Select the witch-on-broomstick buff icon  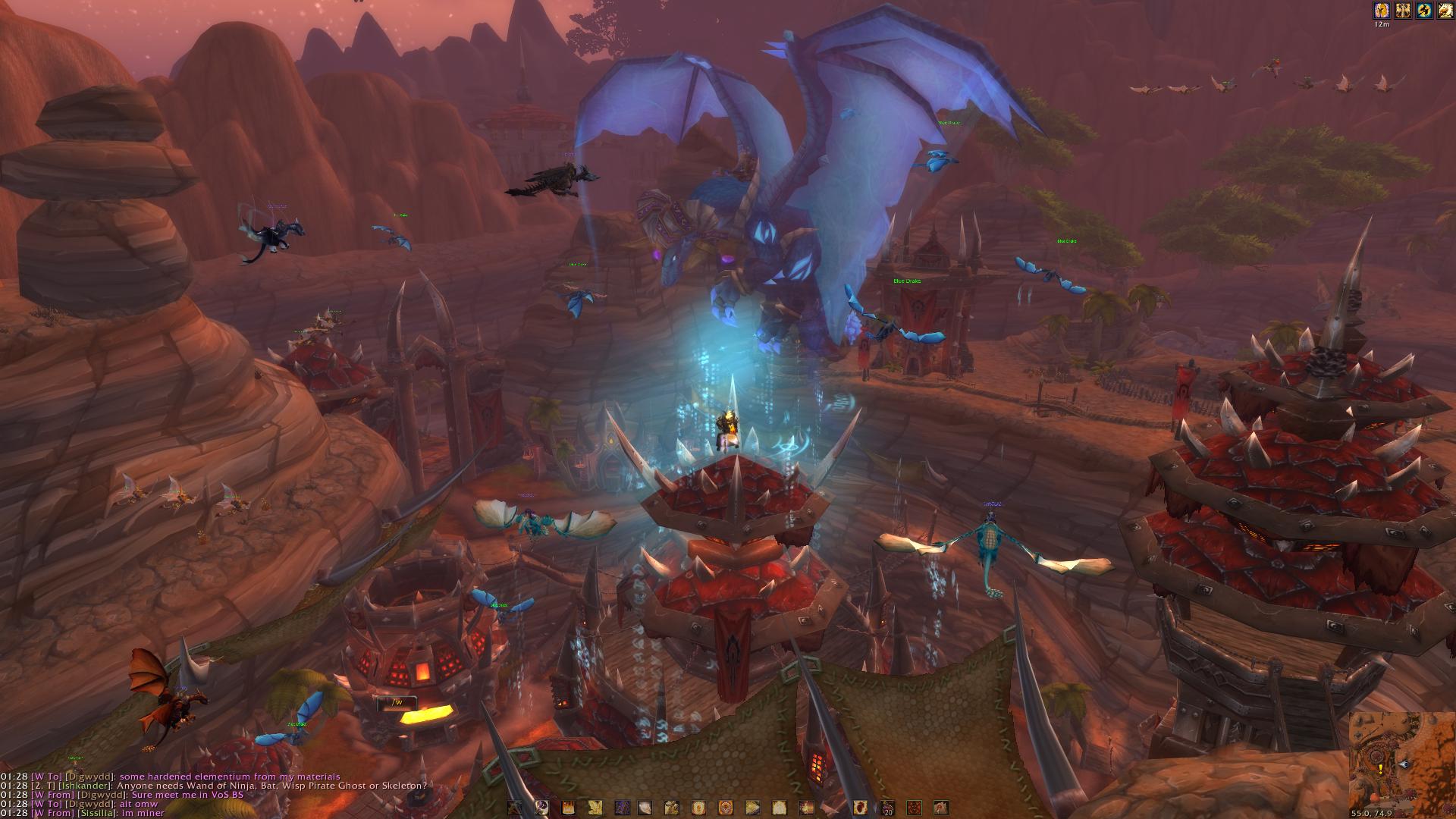pos(1424,11)
